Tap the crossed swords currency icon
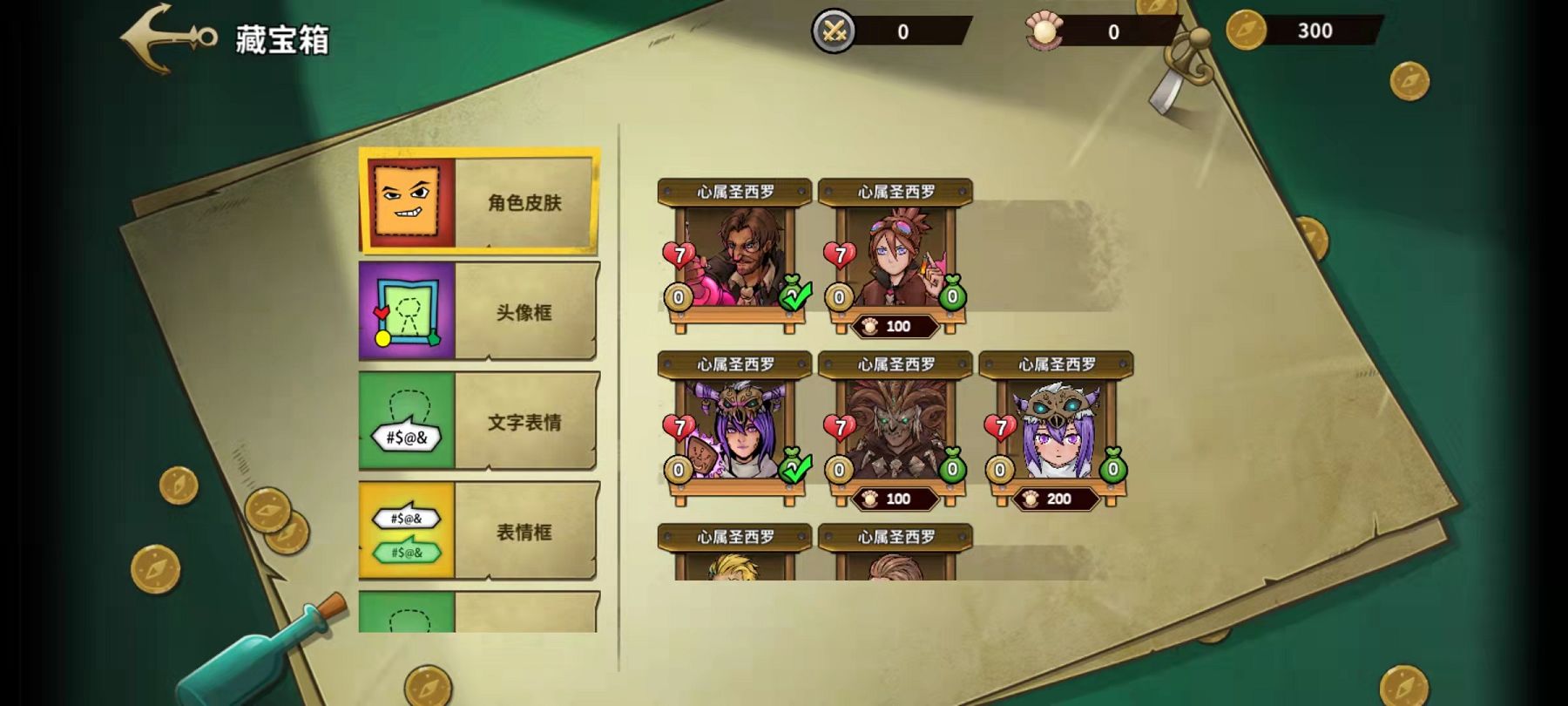This screenshot has height=706, width=1568. pyautogui.click(x=835, y=32)
